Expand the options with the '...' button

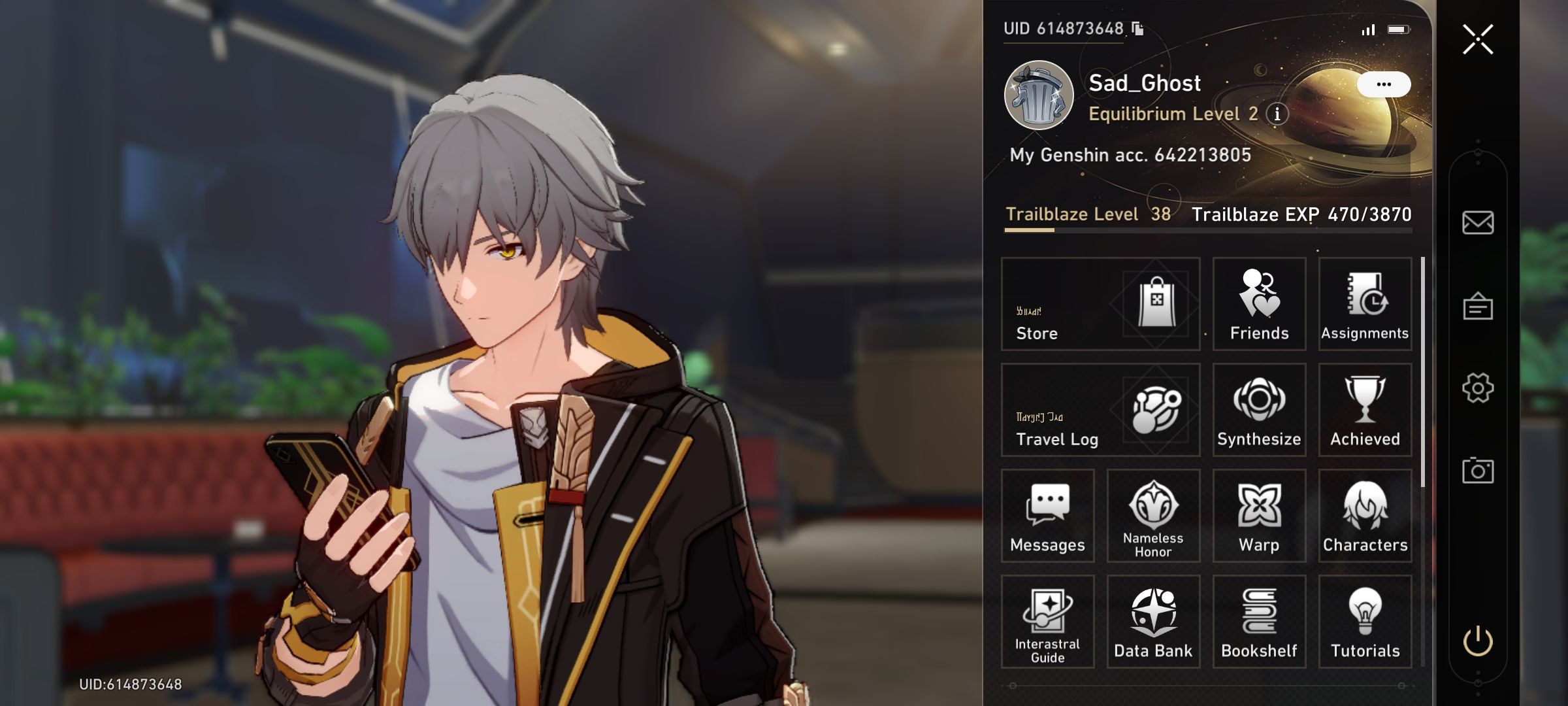1384,83
